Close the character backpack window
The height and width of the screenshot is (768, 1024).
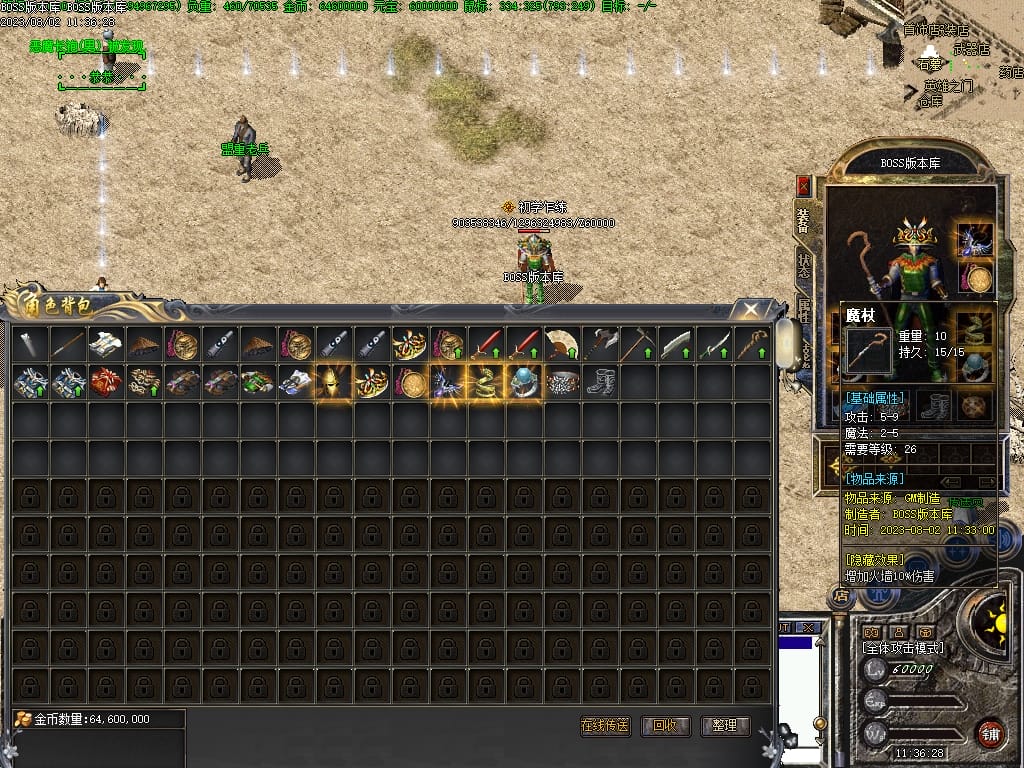click(749, 310)
